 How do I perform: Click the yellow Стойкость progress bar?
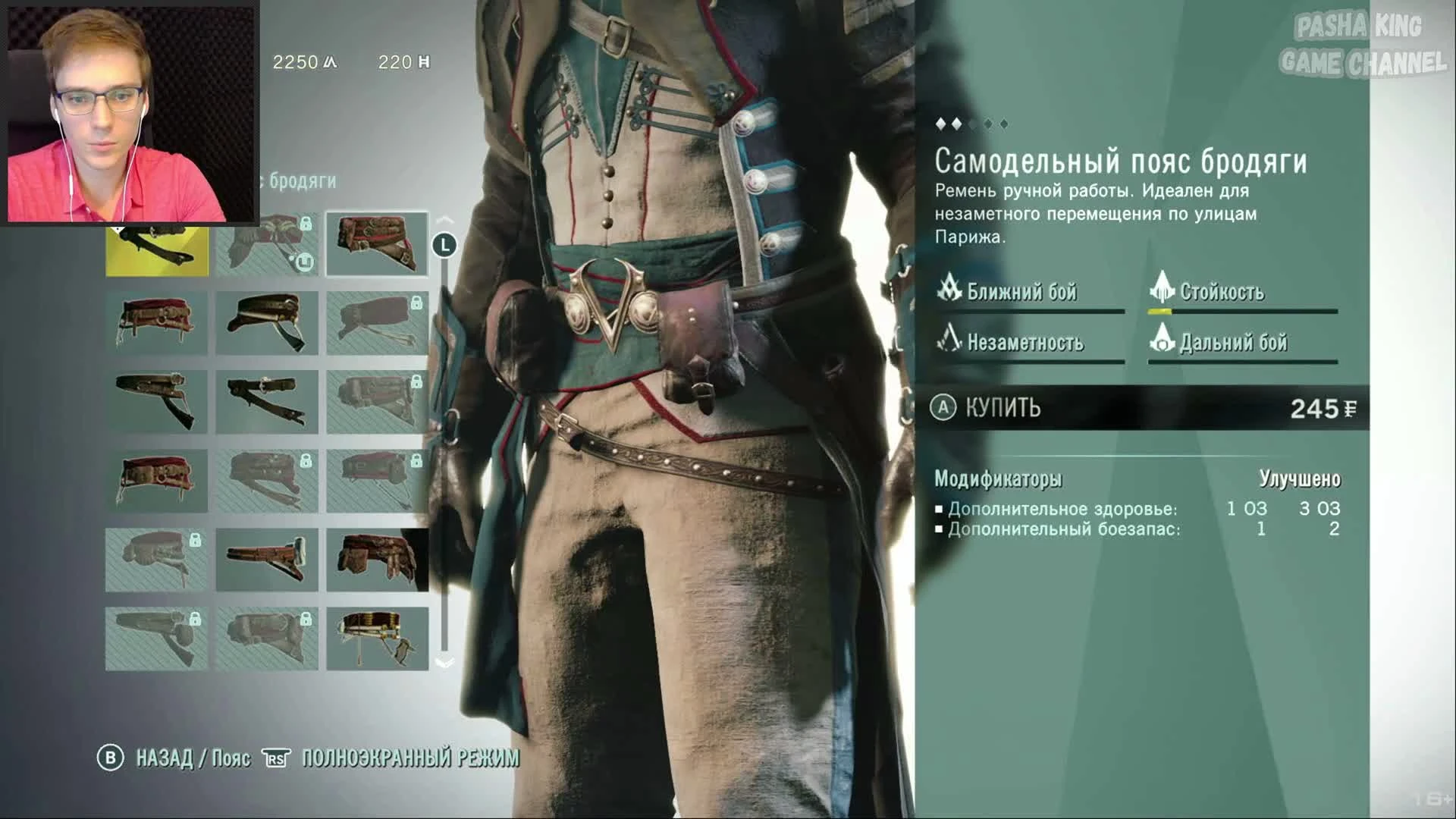[1160, 311]
